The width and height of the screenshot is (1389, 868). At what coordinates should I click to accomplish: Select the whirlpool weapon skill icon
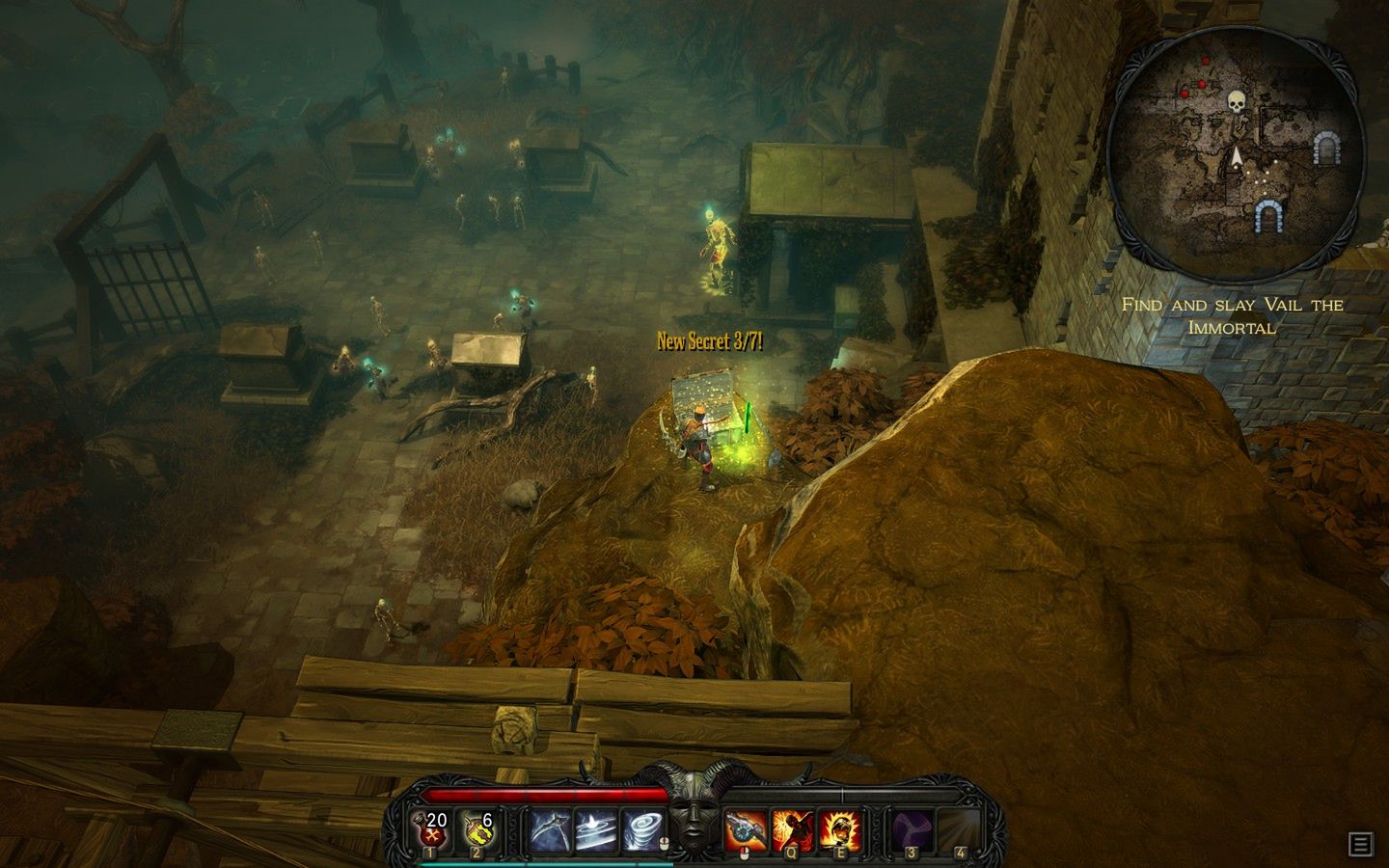(594, 827)
